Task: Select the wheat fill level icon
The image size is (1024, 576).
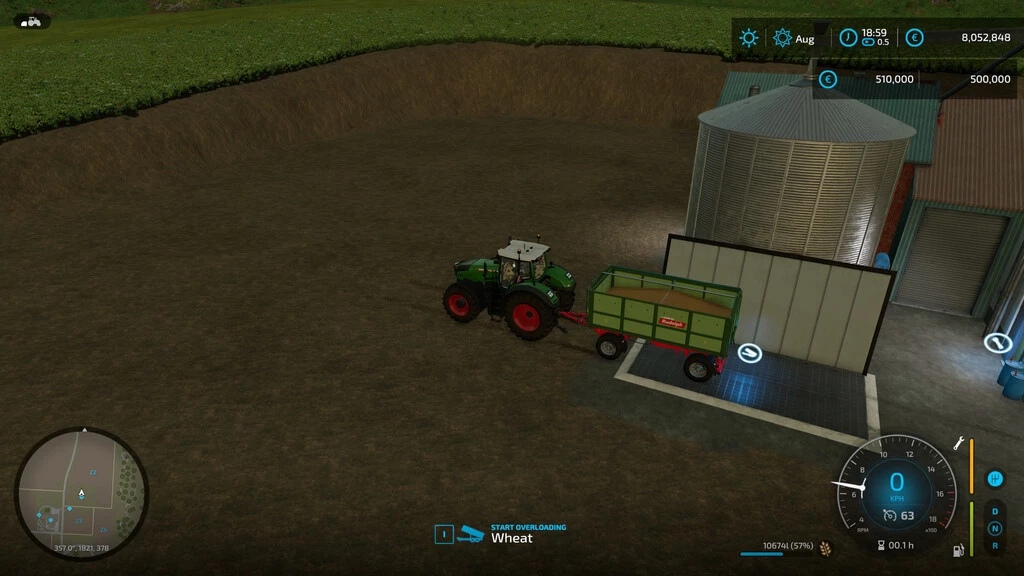Action: coord(826,547)
